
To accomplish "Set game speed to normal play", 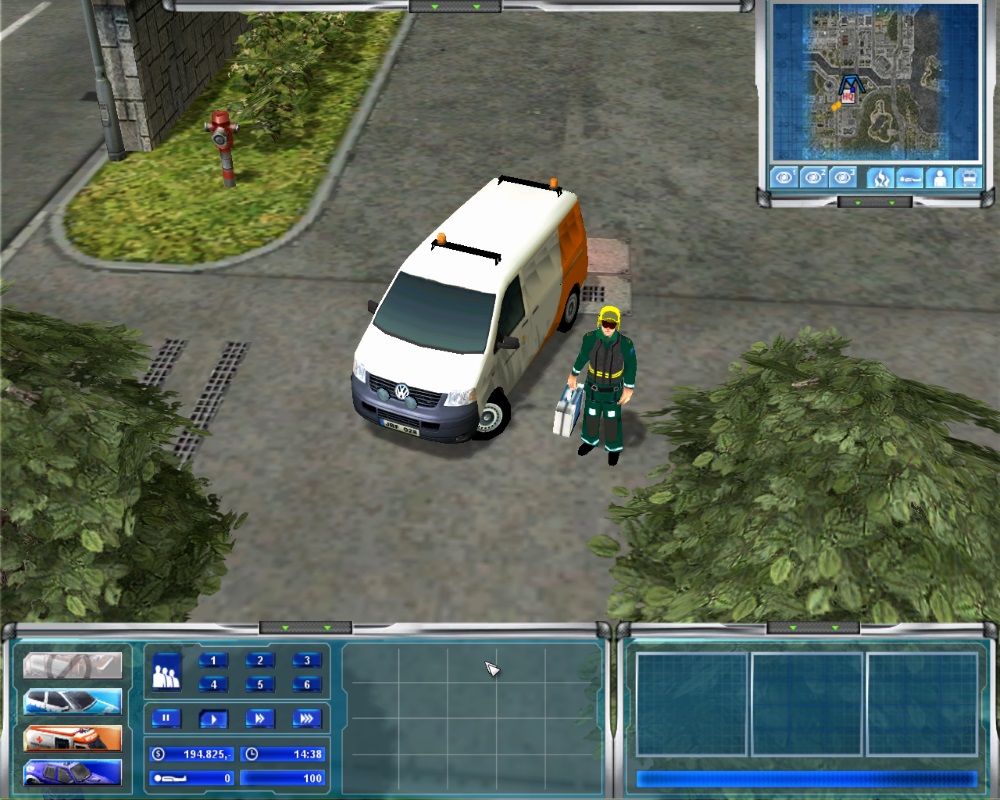I will point(213,718).
